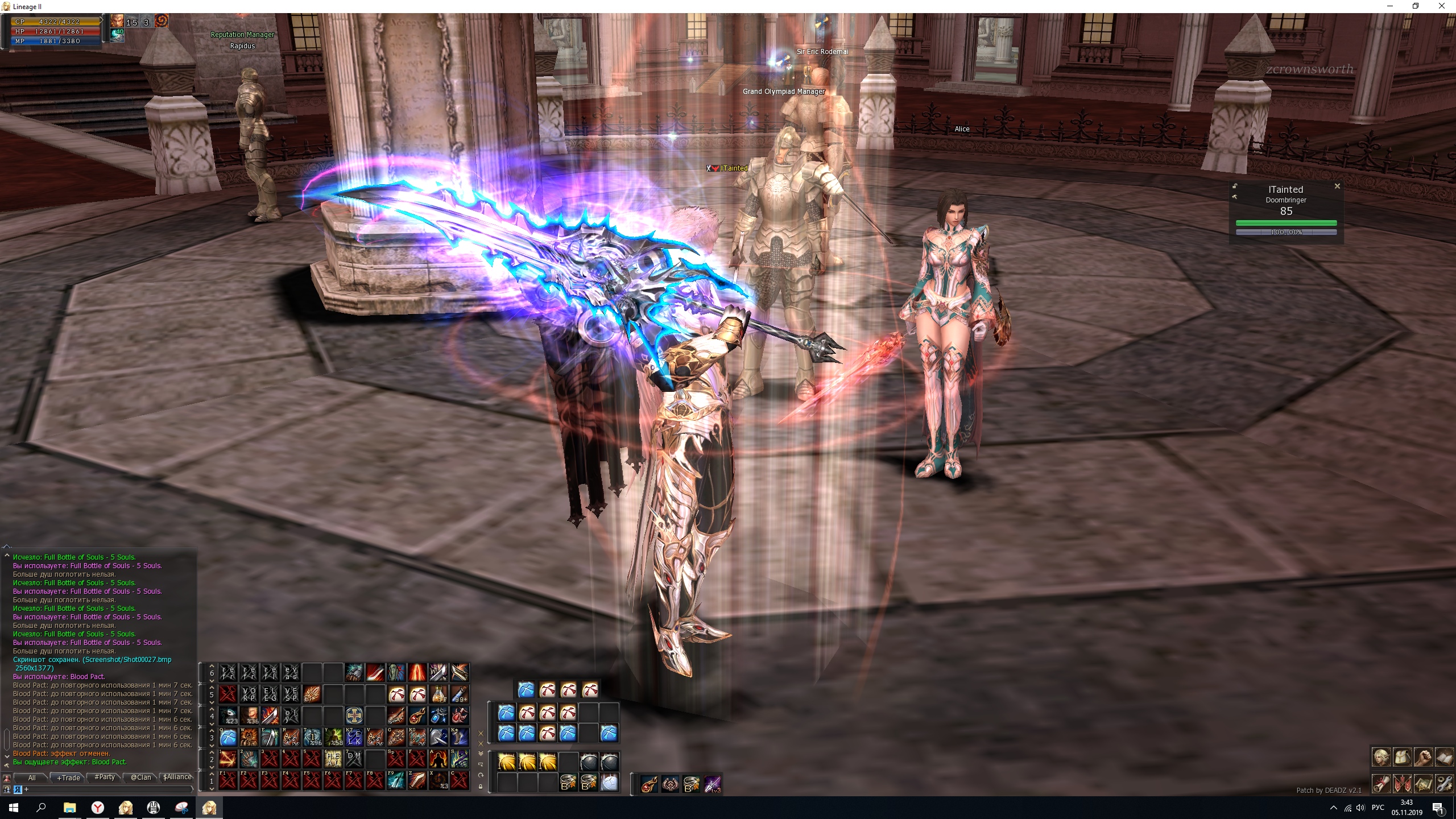Activate the blue cross shield skill
This screenshot has height=819, width=1456.
pyautogui.click(x=354, y=715)
